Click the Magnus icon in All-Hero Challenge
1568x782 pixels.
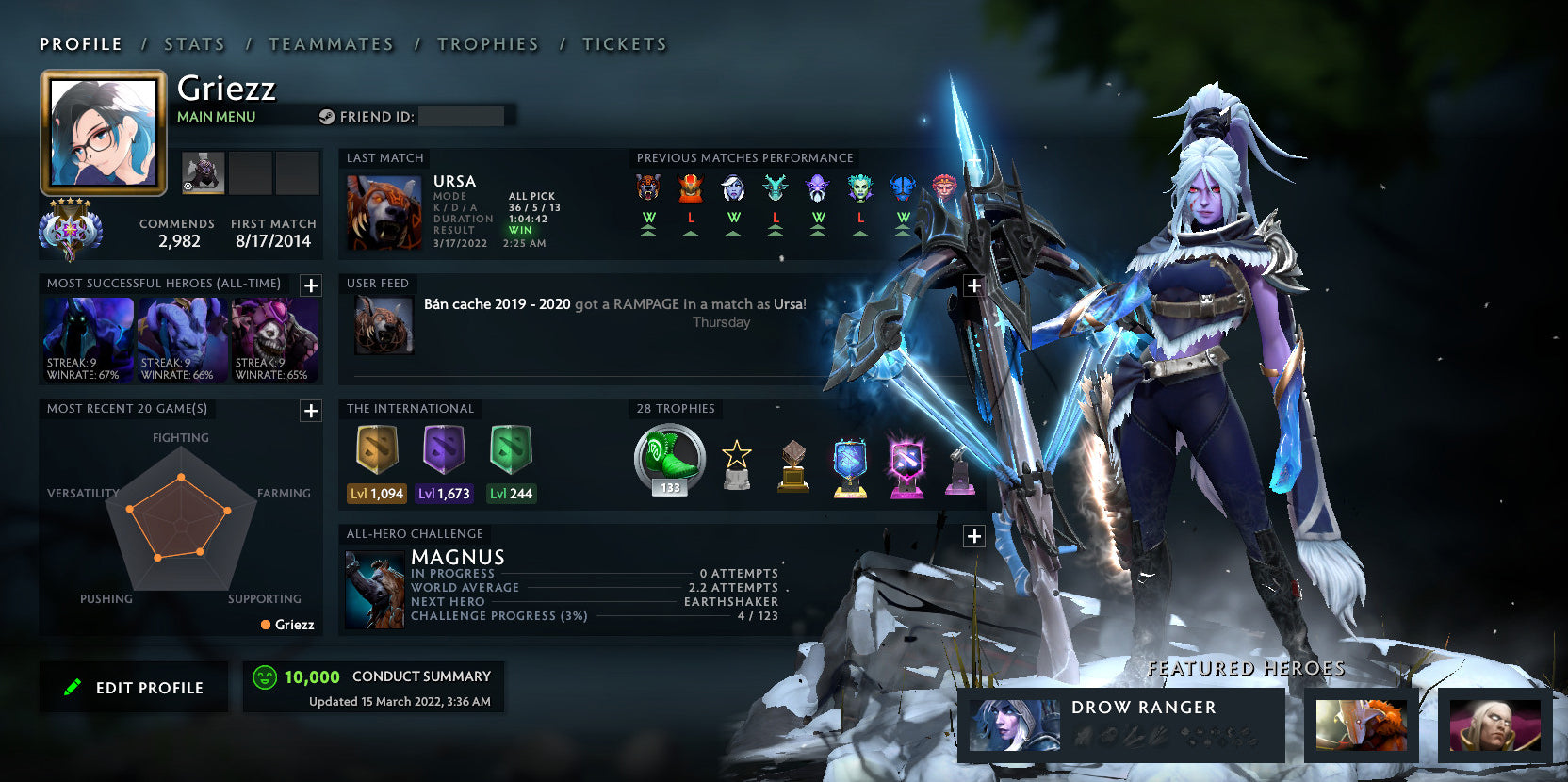[x=374, y=589]
